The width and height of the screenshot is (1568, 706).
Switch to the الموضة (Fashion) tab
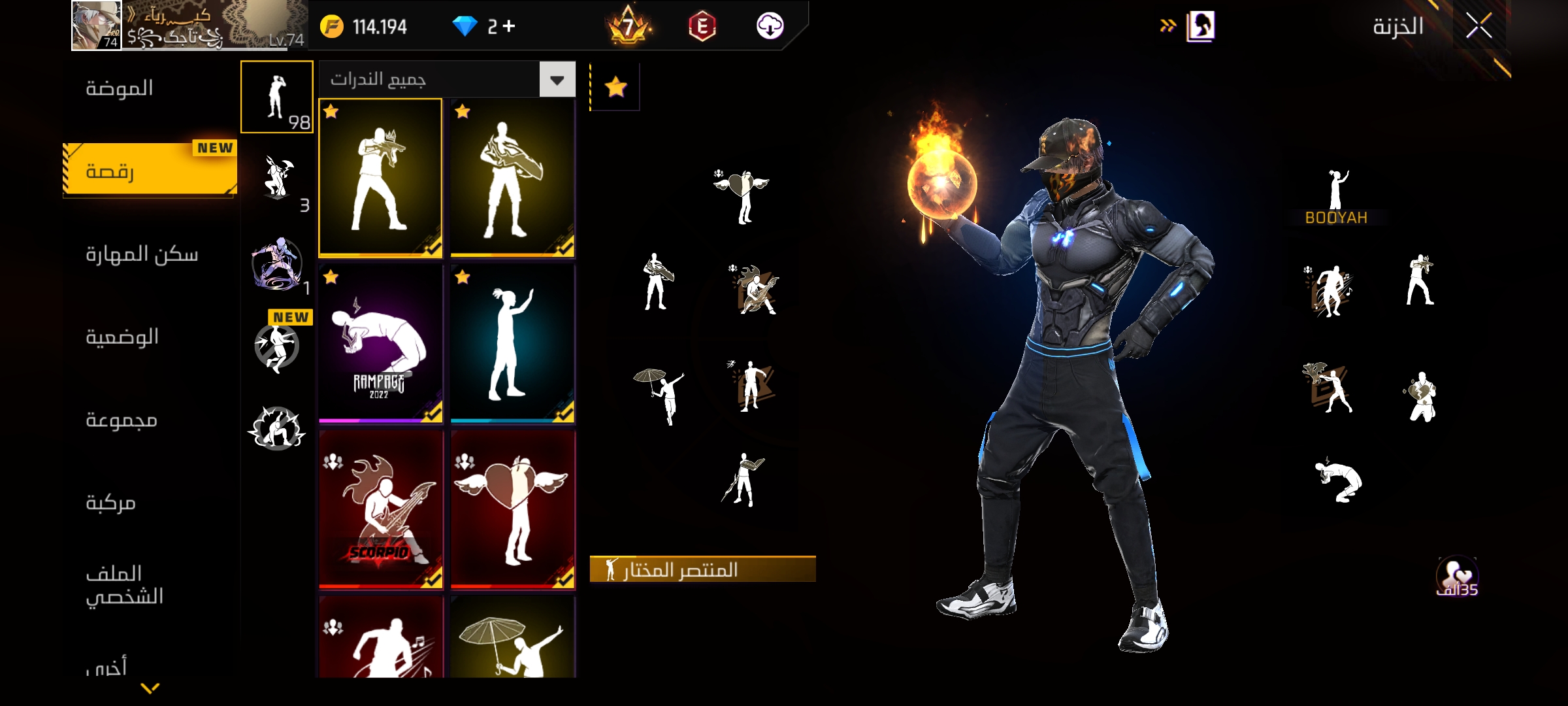click(x=120, y=88)
